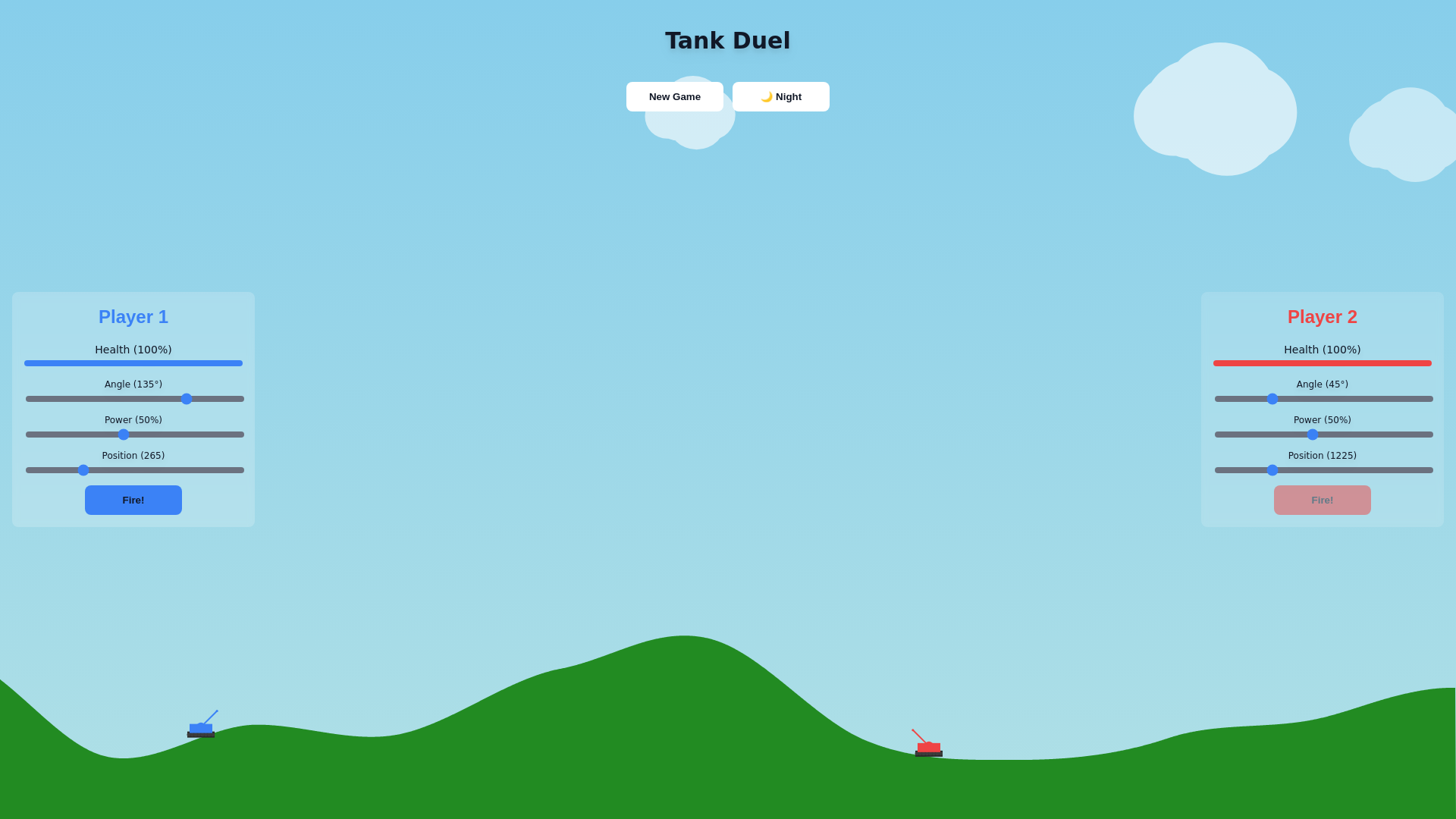
Task: Toggle Night mode
Action: 780,96
